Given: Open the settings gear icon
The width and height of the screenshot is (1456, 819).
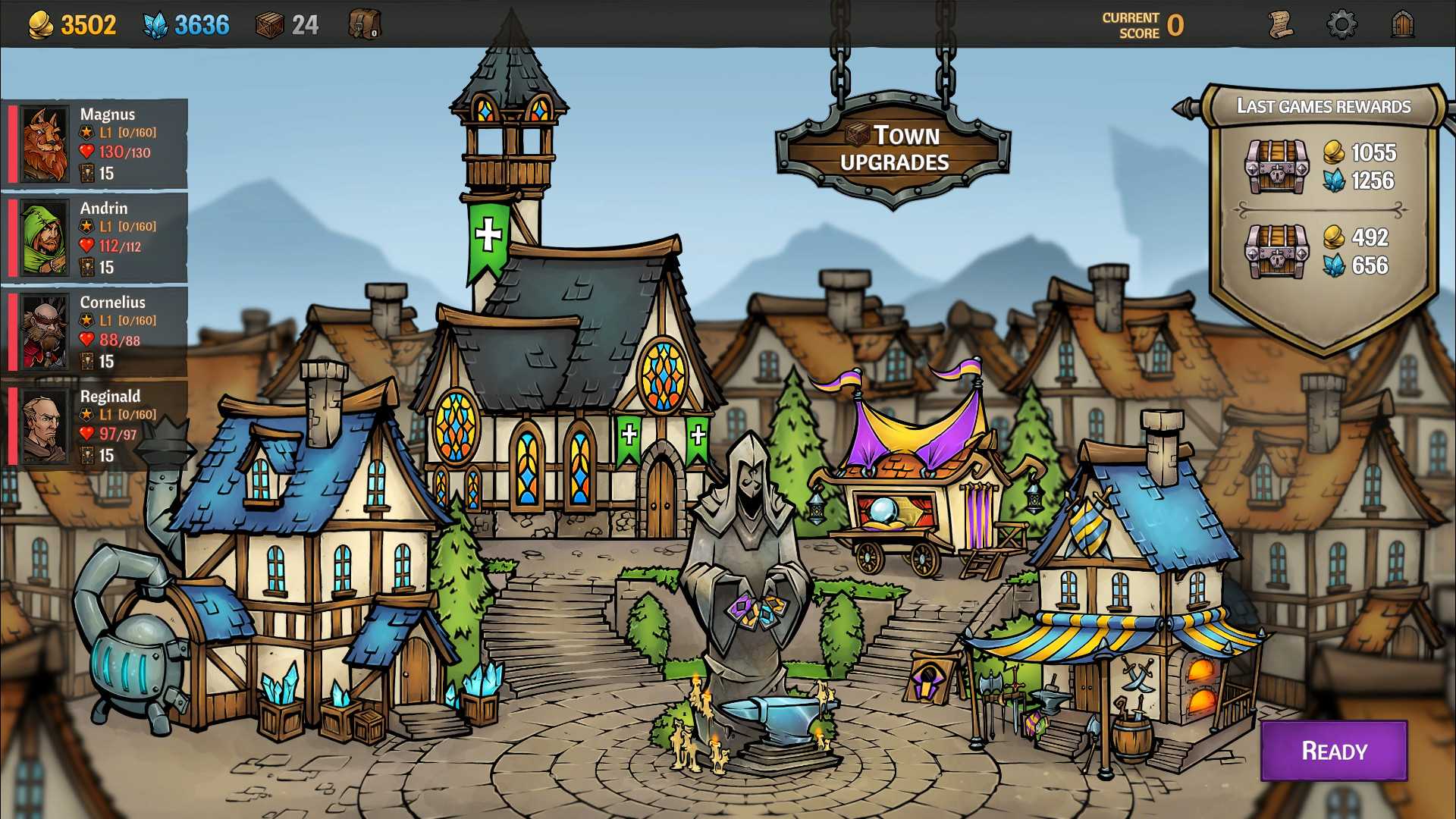Looking at the screenshot, I should click(x=1342, y=23).
